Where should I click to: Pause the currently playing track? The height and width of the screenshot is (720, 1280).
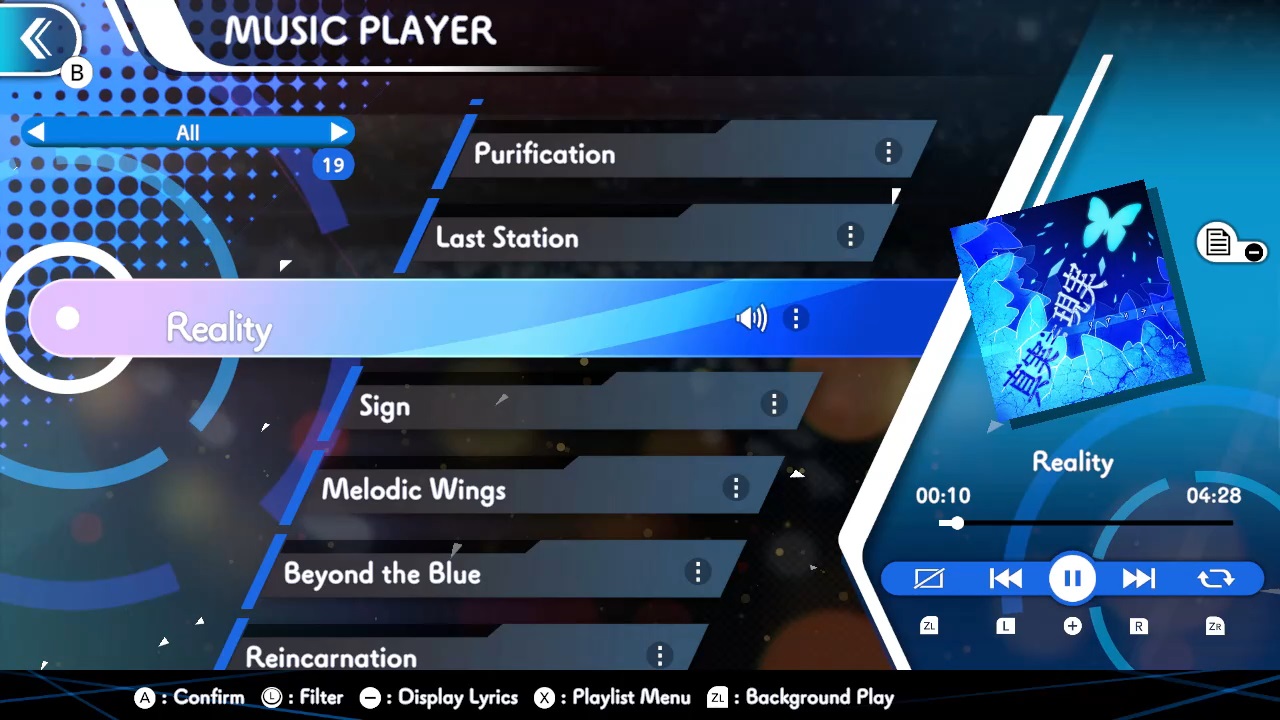tap(1072, 578)
